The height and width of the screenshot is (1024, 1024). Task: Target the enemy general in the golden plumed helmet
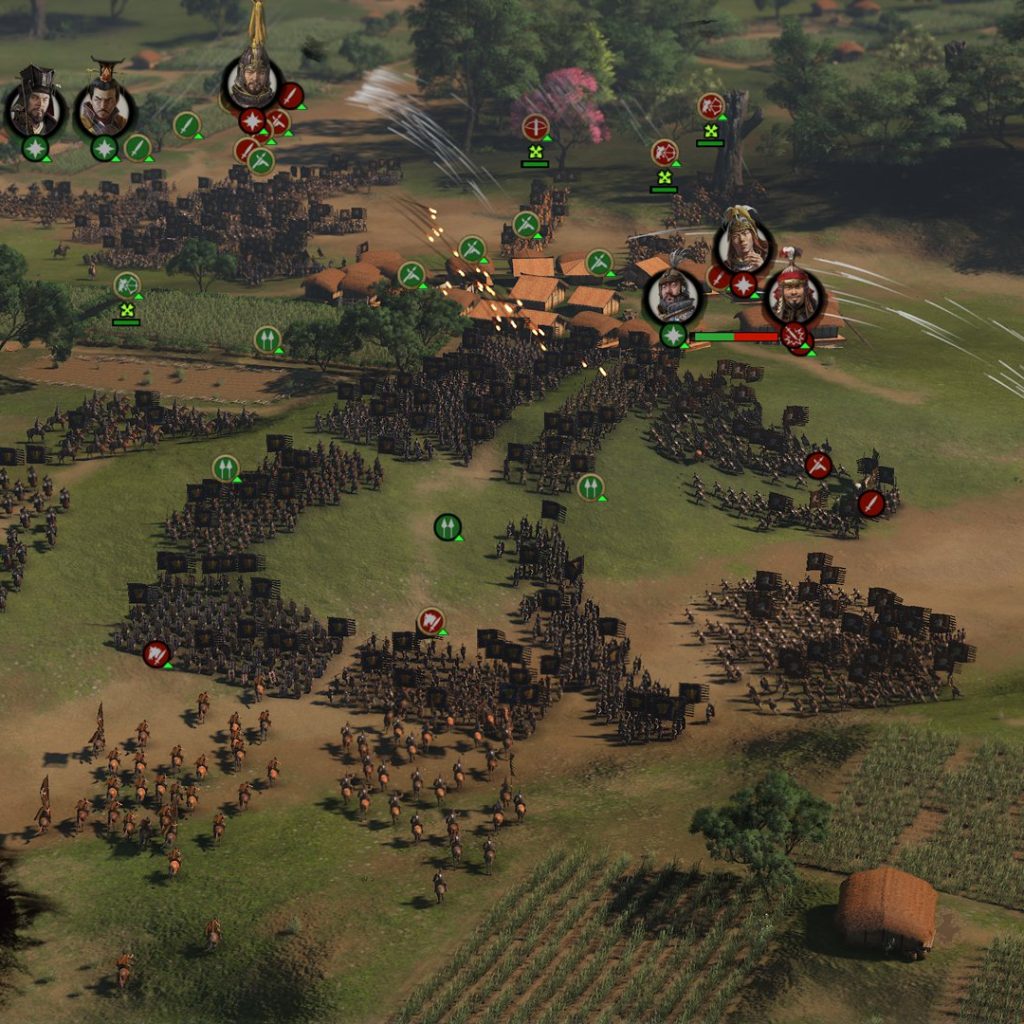(252, 82)
